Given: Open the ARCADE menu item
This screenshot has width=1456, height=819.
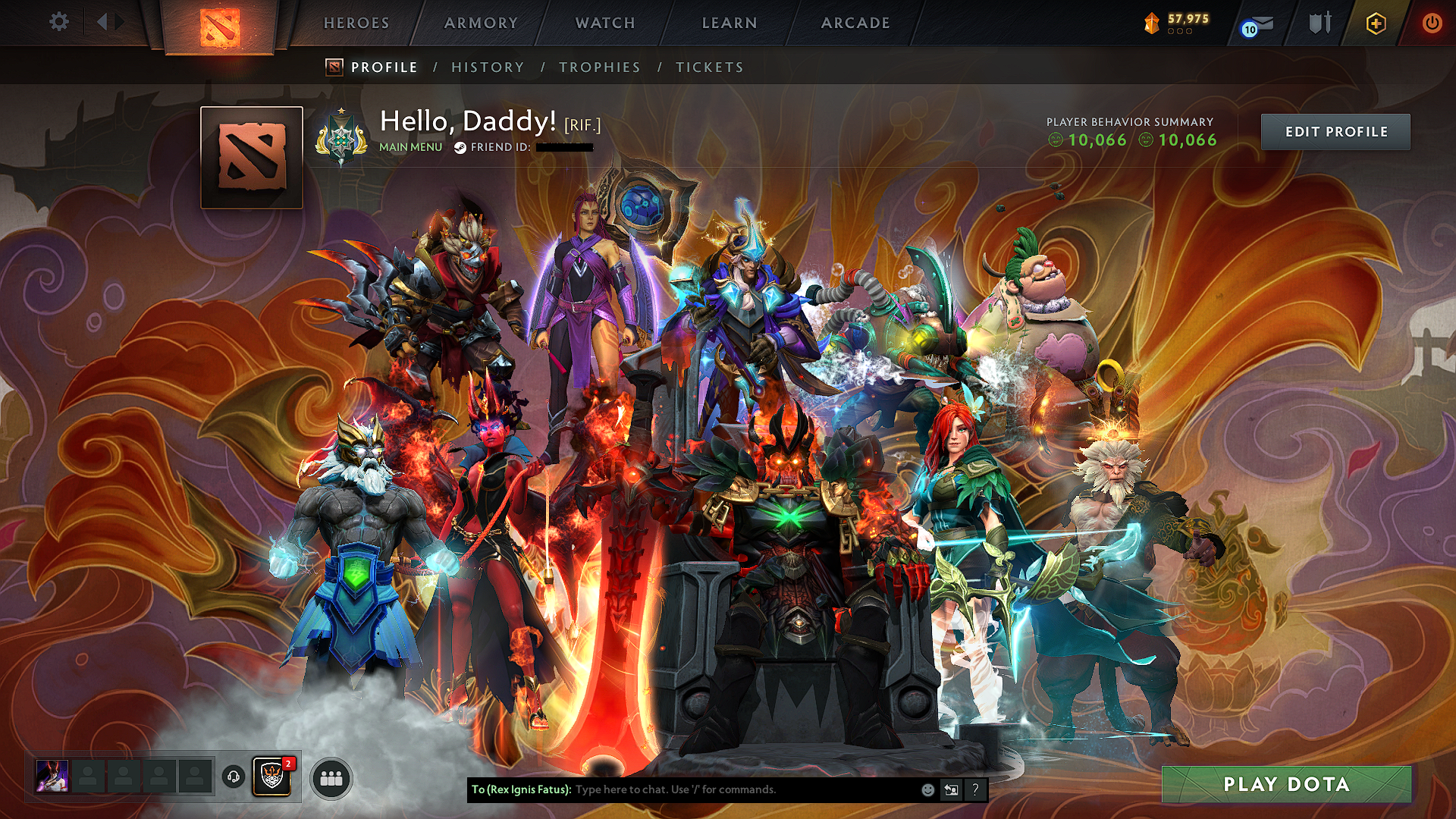Looking at the screenshot, I should point(856,23).
